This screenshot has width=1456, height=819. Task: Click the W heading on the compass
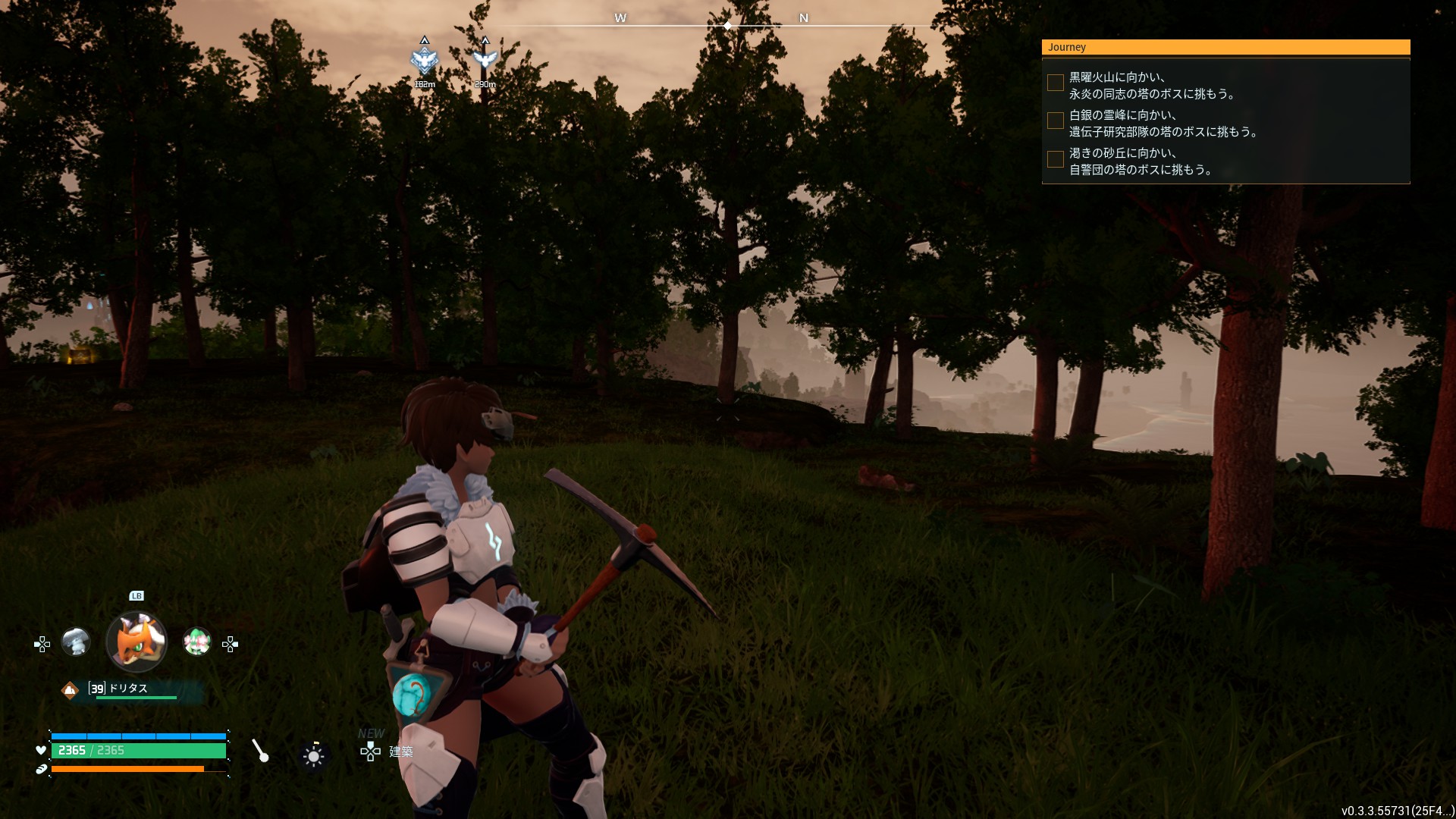click(x=620, y=18)
